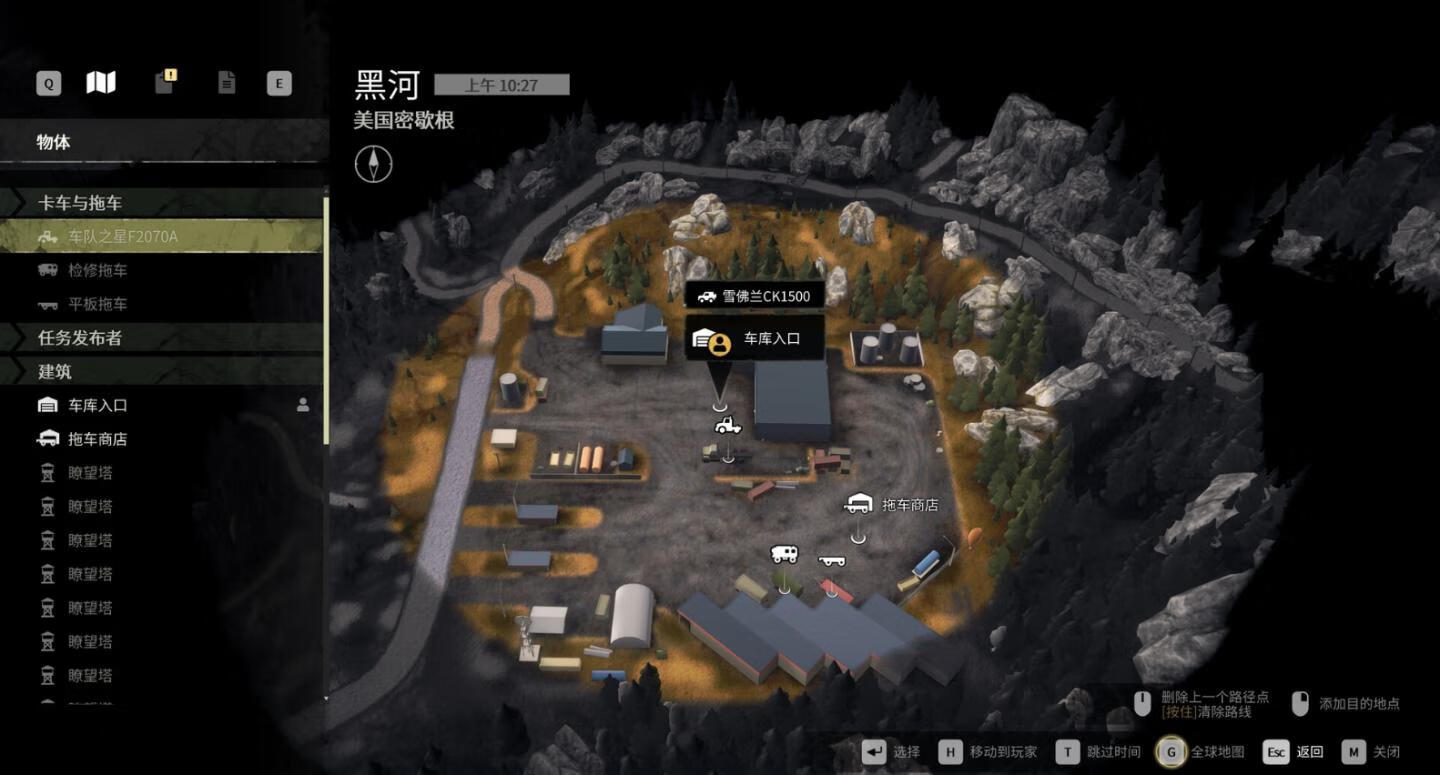Image resolution: width=1440 pixels, height=775 pixels.
Task: Toggle the 建筑 category header
Action: click(55, 372)
